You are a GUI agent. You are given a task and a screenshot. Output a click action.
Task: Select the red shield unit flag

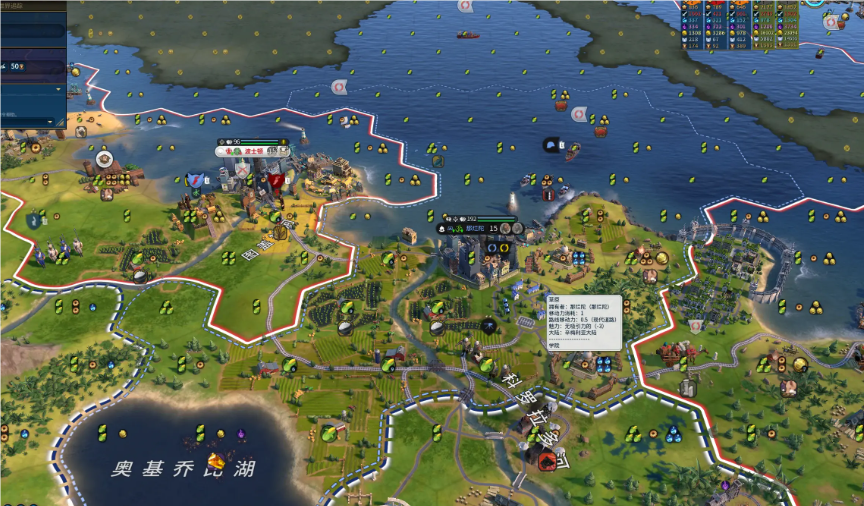[x=275, y=181]
